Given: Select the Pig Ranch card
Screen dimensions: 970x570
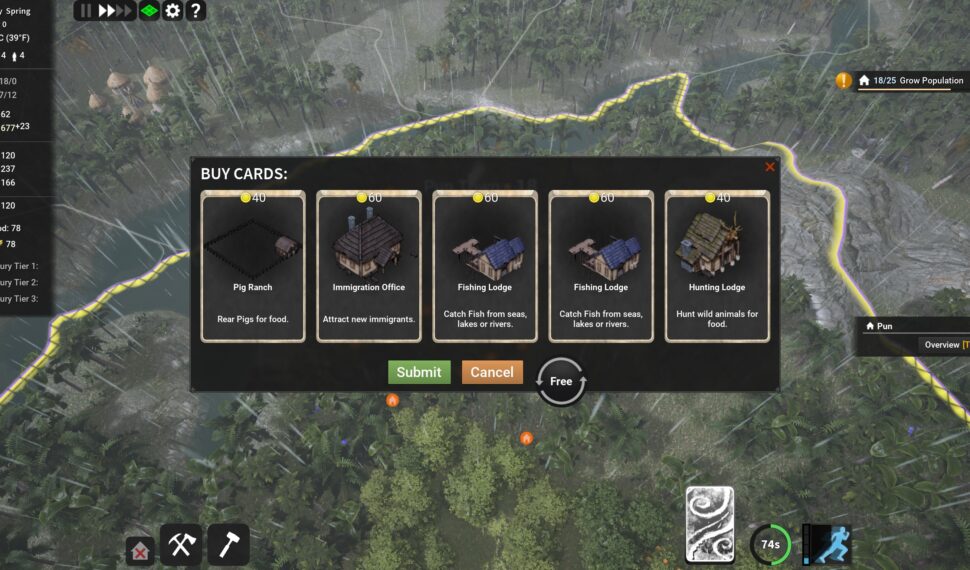Looking at the screenshot, I should [253, 267].
